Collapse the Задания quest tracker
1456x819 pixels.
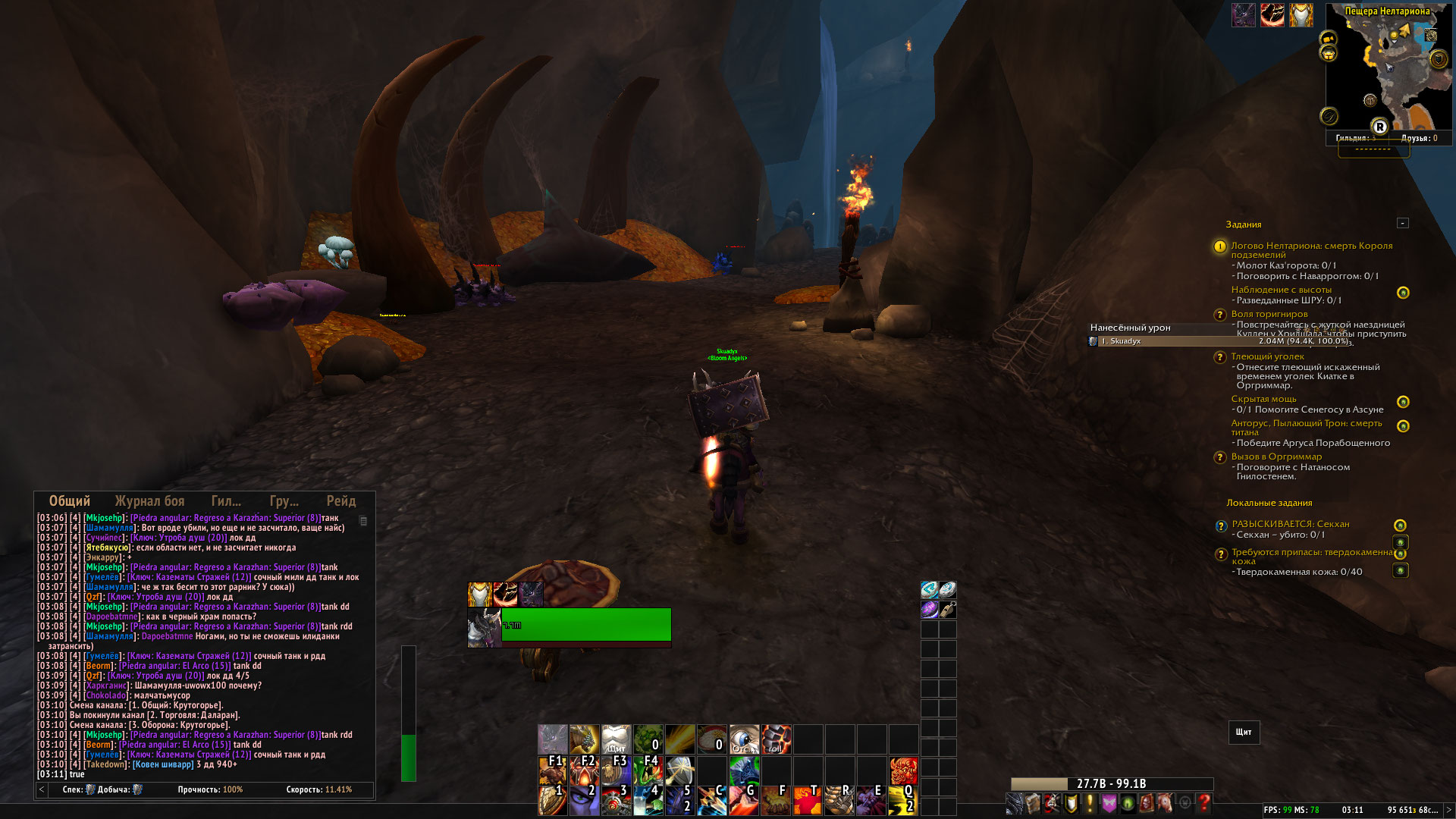click(x=1402, y=223)
